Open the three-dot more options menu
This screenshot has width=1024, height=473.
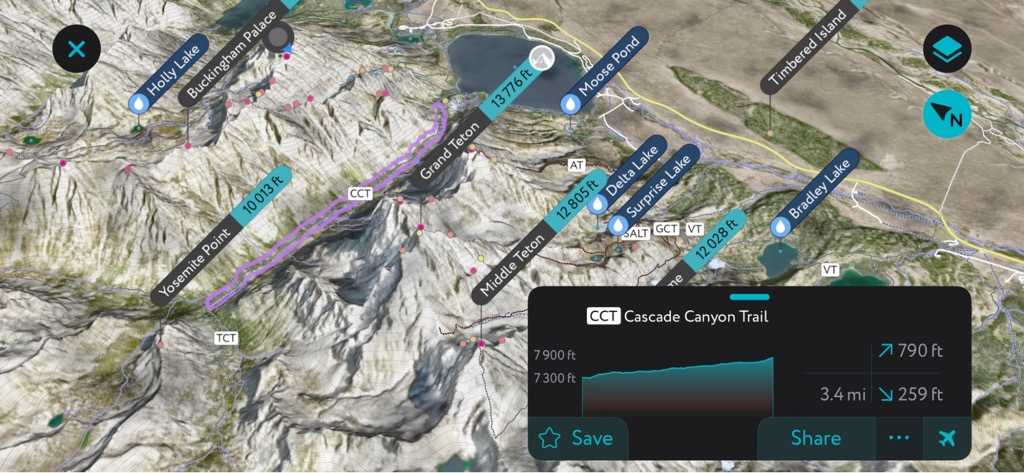(899, 438)
